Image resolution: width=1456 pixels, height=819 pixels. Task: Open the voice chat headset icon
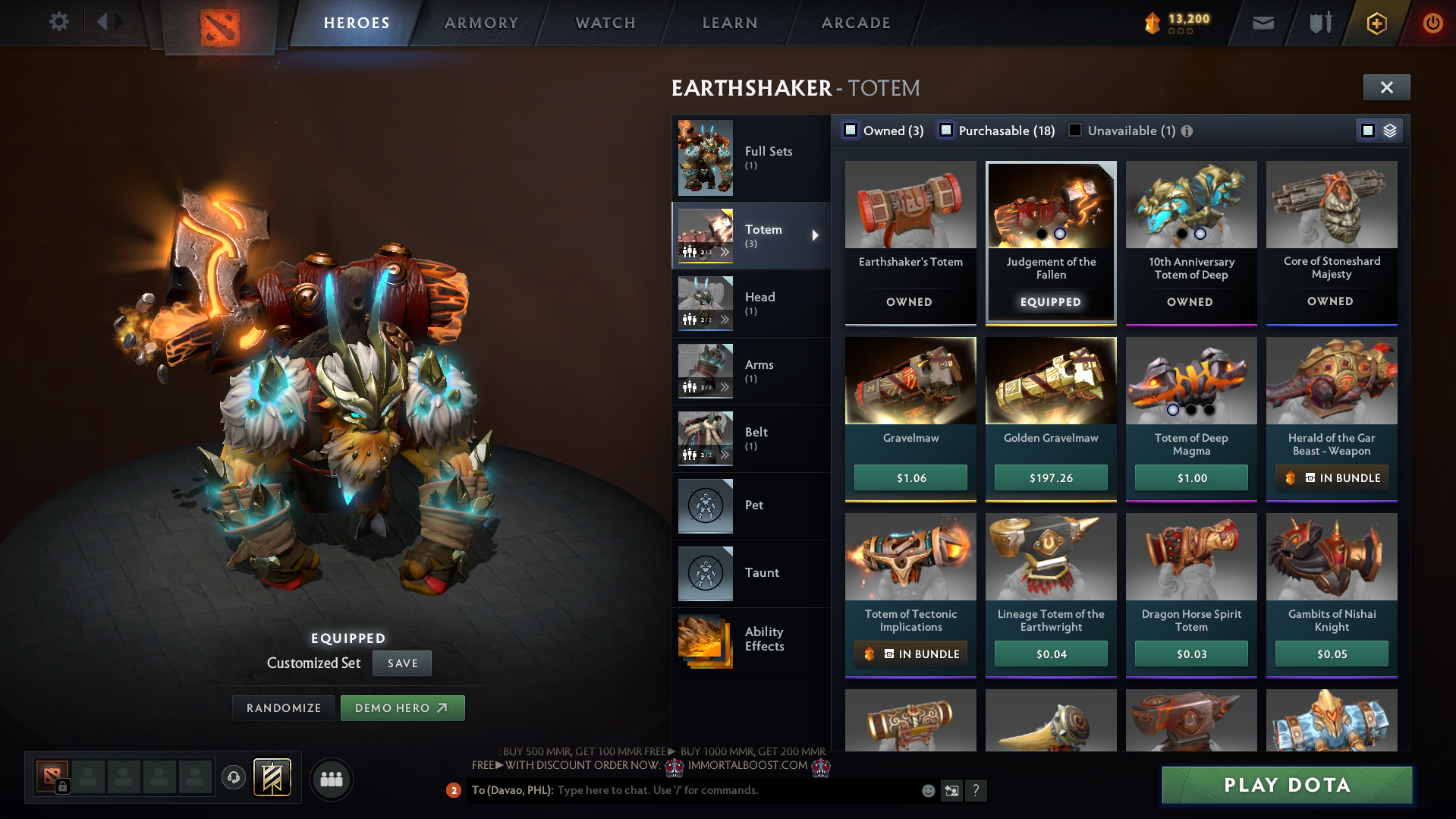point(233,778)
